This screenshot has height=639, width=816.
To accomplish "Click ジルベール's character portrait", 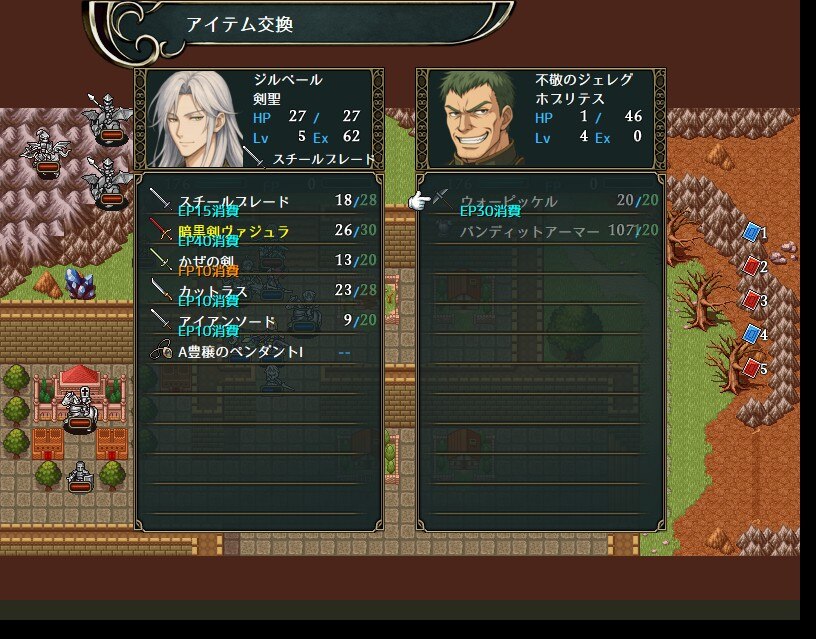I will pyautogui.click(x=194, y=119).
